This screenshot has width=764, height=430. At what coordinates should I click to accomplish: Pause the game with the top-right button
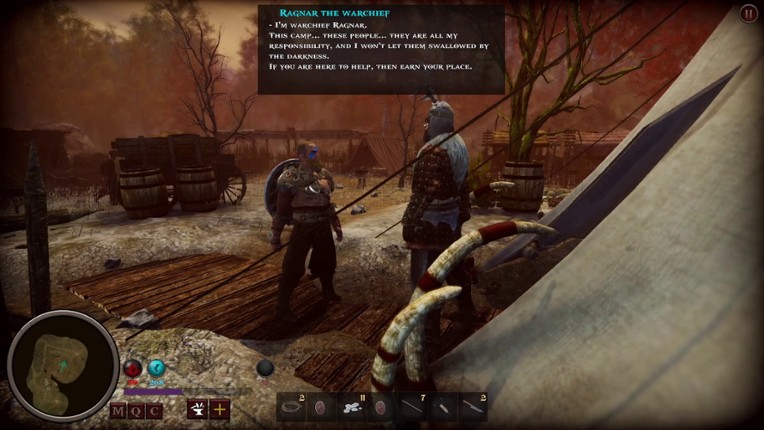[x=748, y=13]
